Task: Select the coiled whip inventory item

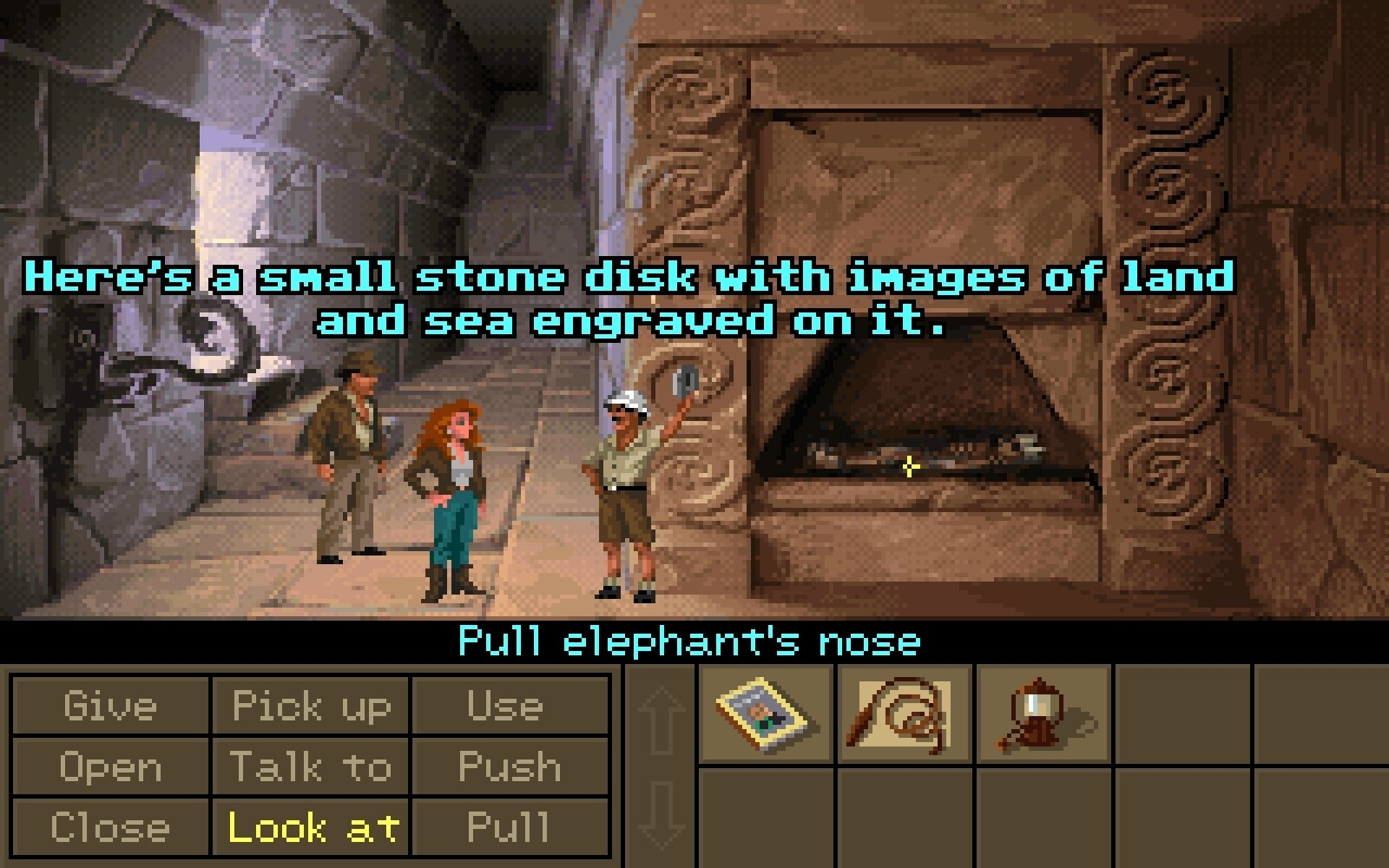Action: 904,714
